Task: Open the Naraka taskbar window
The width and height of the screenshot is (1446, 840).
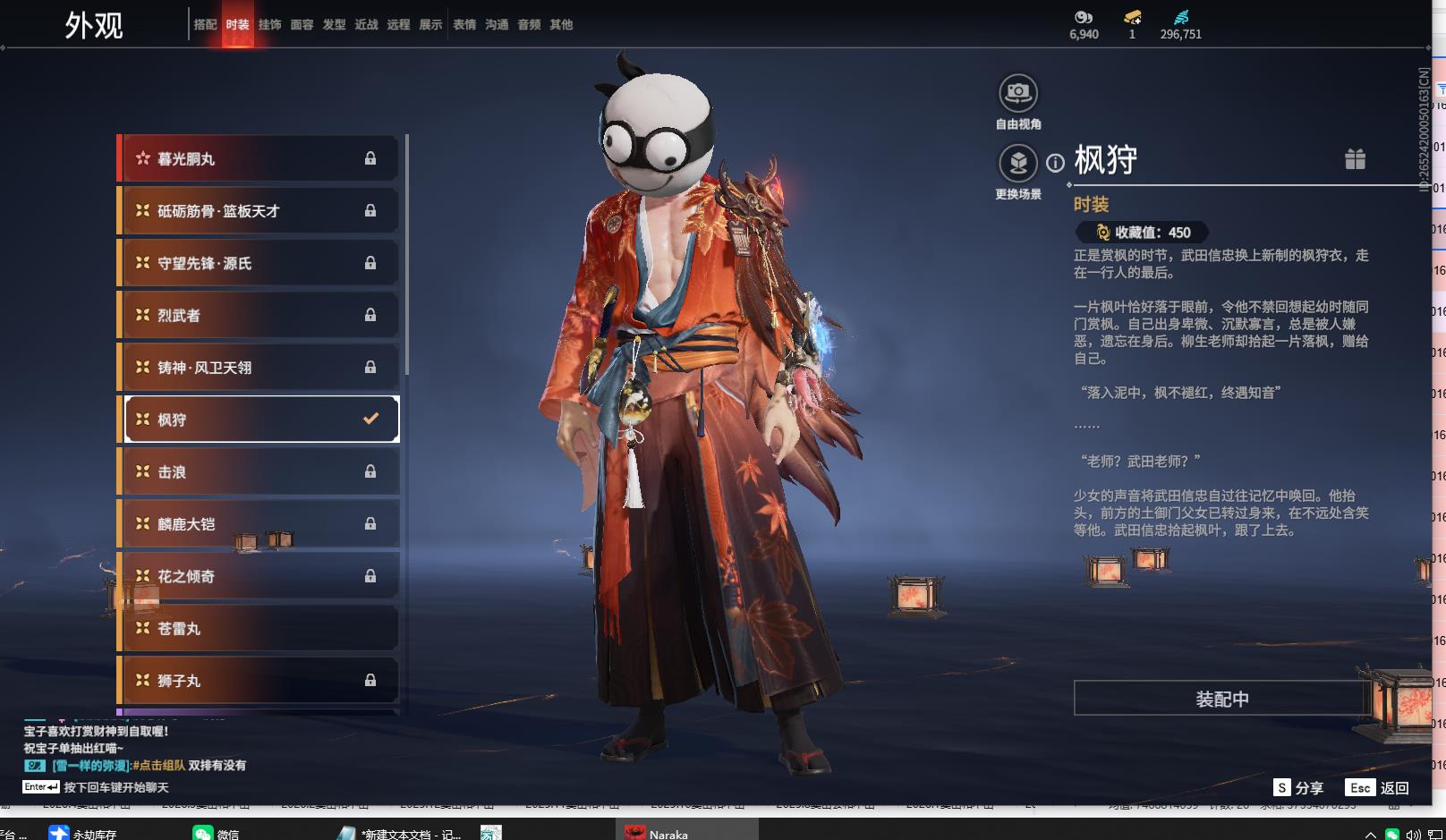Action: [667, 834]
